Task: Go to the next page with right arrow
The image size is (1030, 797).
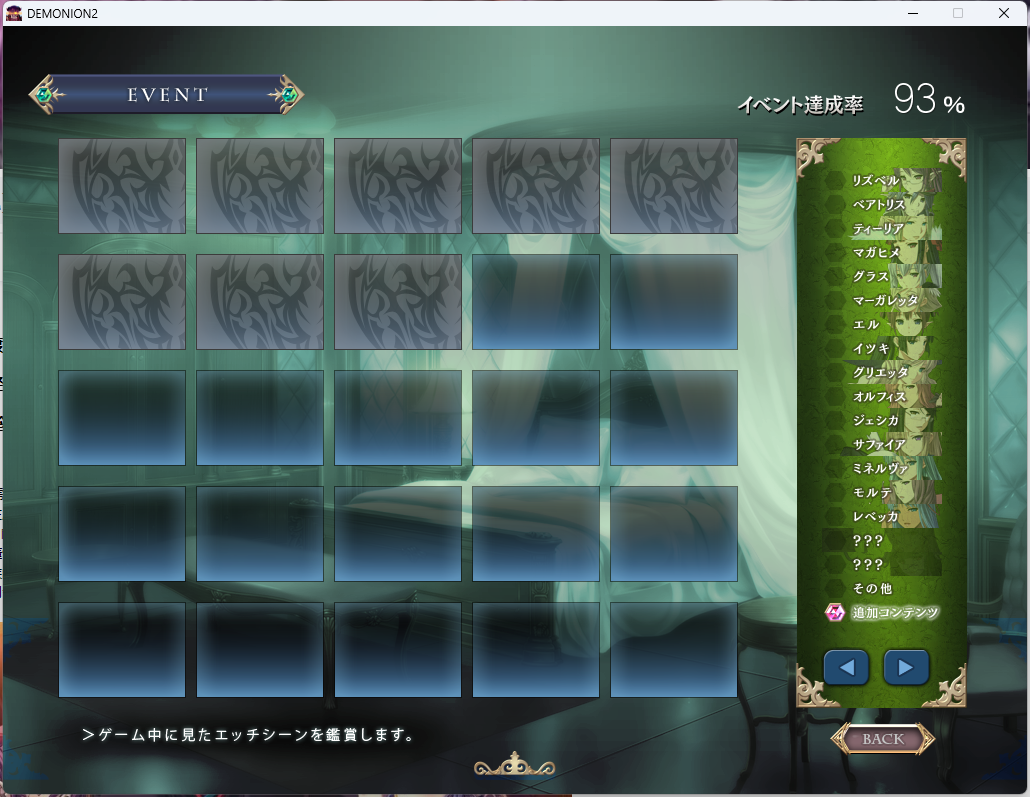Action: pyautogui.click(x=906, y=667)
